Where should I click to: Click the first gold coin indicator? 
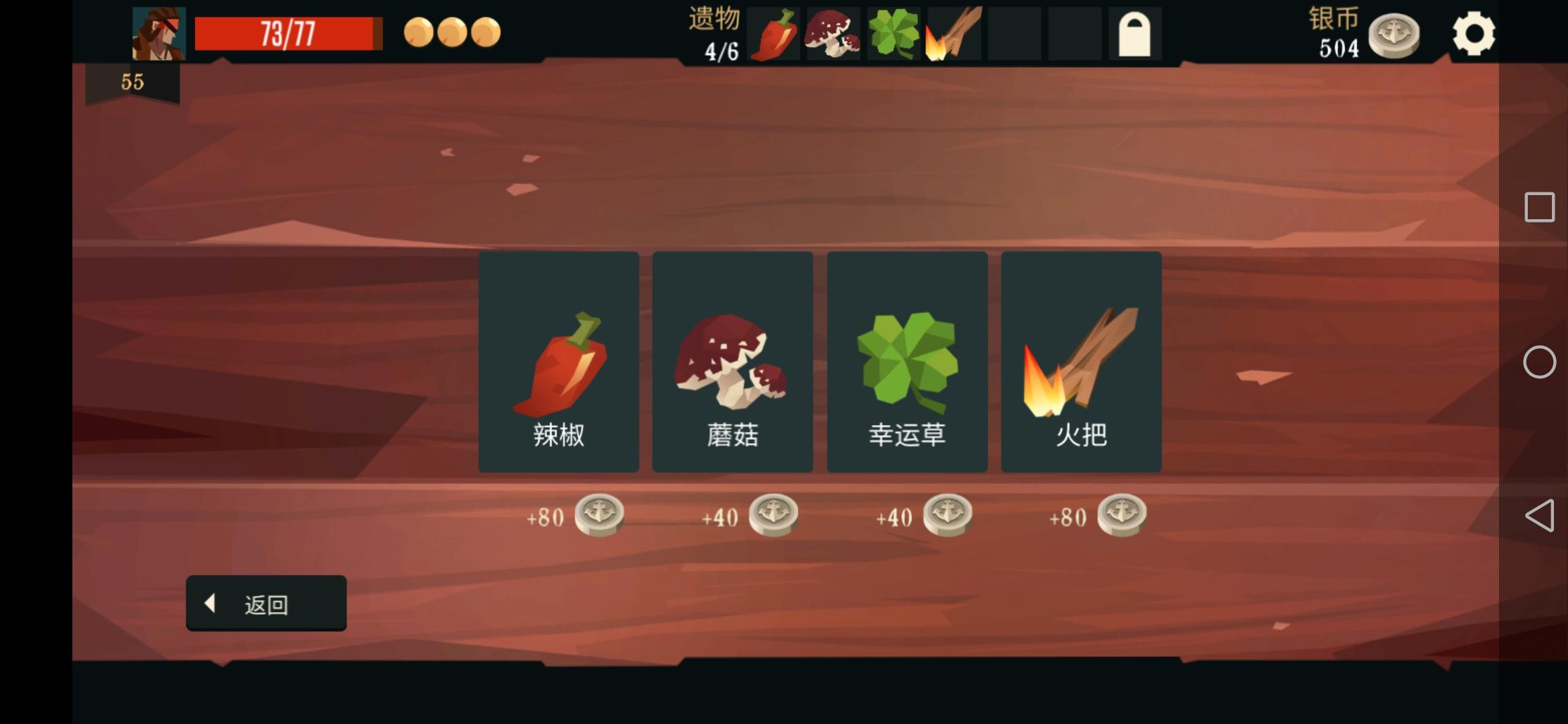point(419,32)
